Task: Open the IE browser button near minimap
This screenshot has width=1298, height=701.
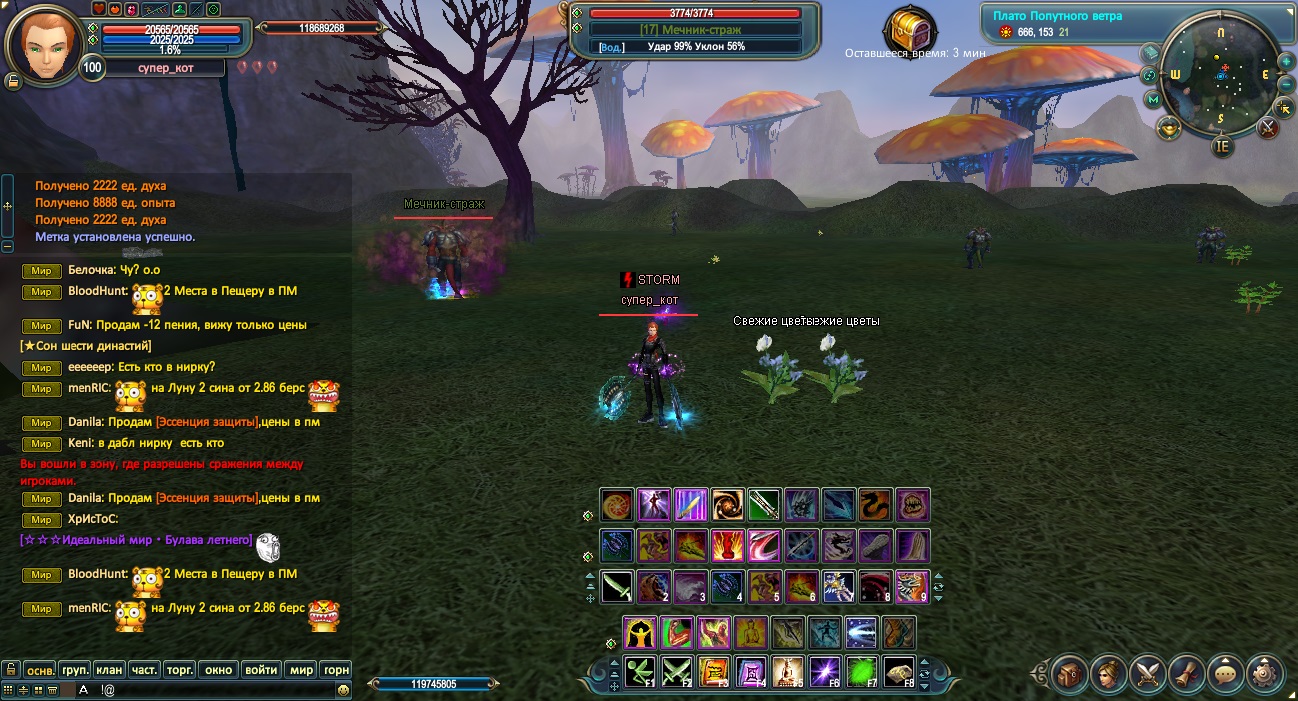Action: 1222,146
